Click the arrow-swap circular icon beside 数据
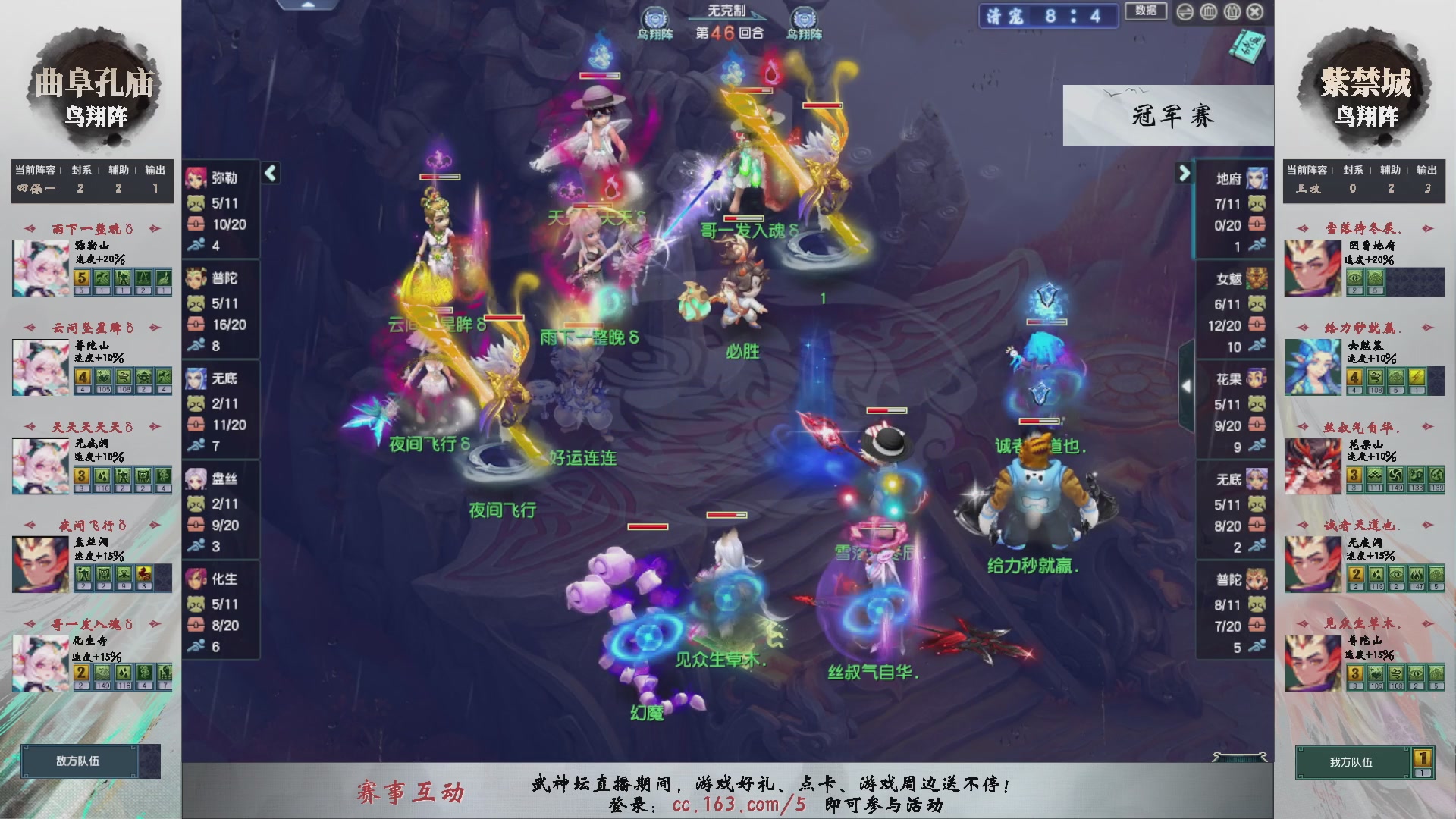The height and width of the screenshot is (819, 1456). (x=1185, y=12)
